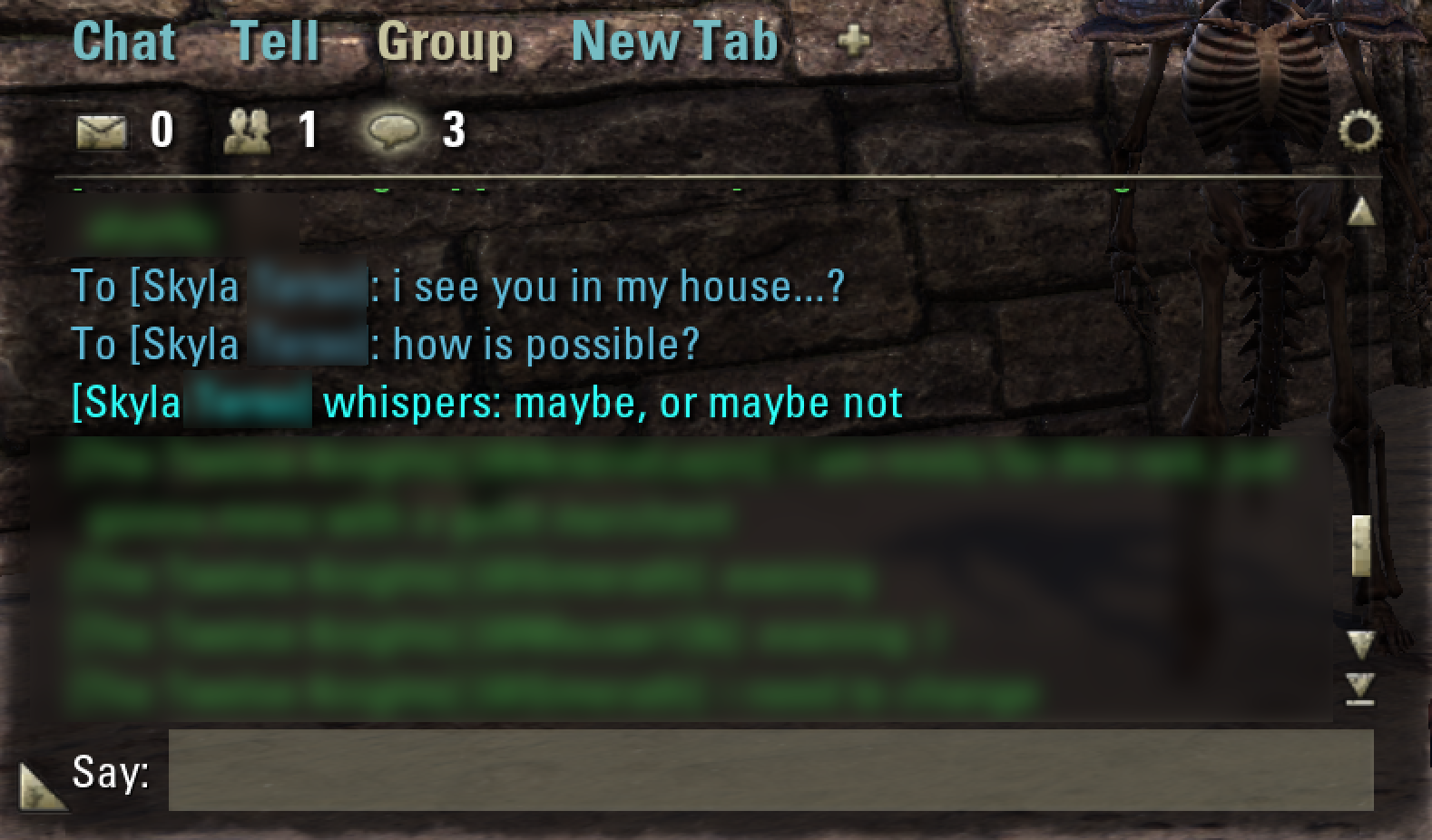1432x840 pixels.
Task: Switch to the Tell tab
Action: pyautogui.click(x=276, y=40)
